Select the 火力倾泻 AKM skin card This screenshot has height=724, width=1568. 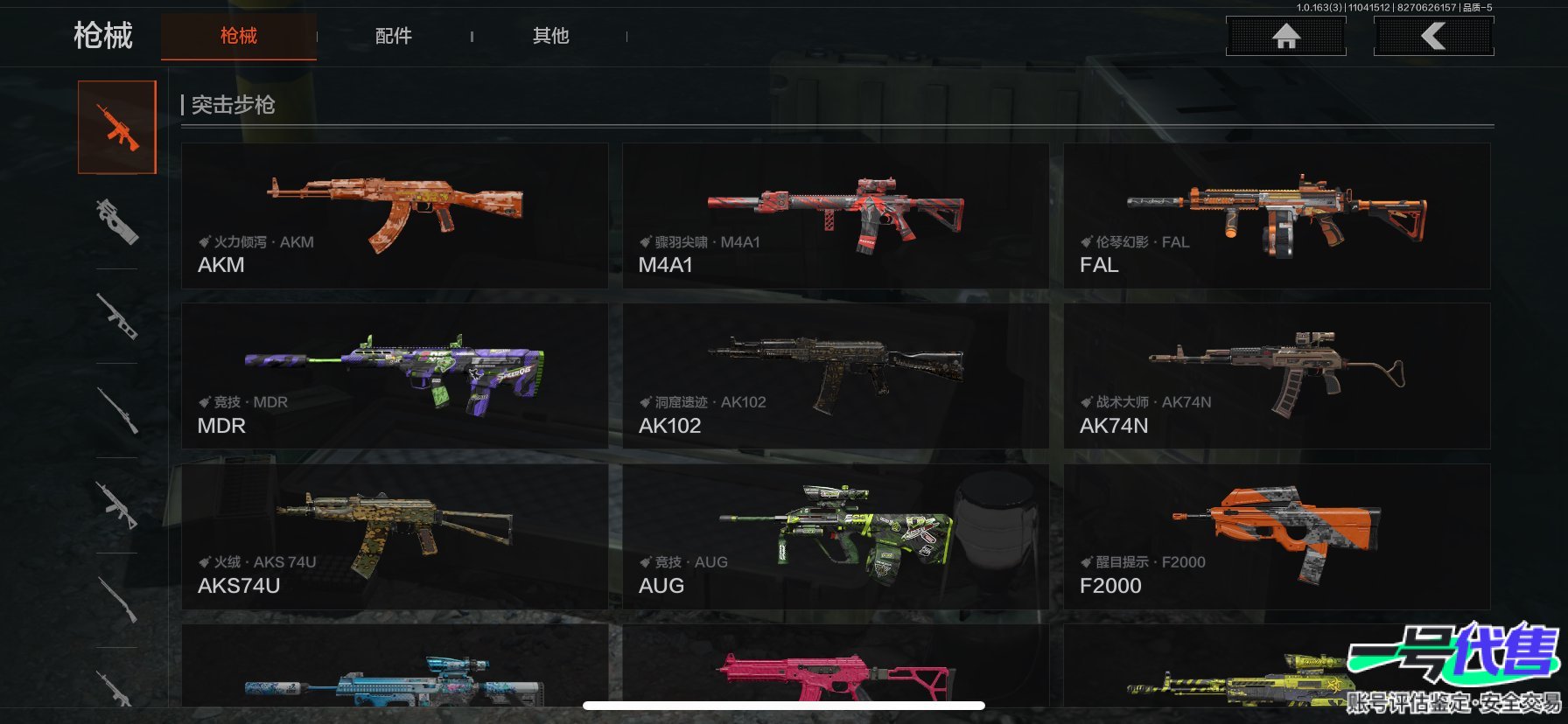[x=395, y=216]
